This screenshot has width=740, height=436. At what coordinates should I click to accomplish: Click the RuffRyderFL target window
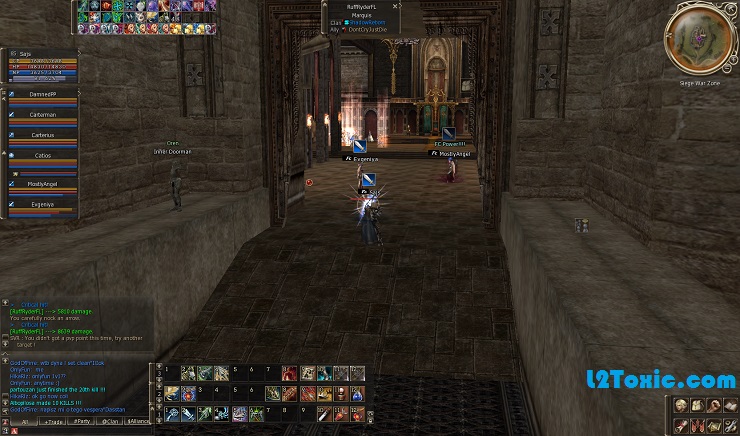[359, 17]
